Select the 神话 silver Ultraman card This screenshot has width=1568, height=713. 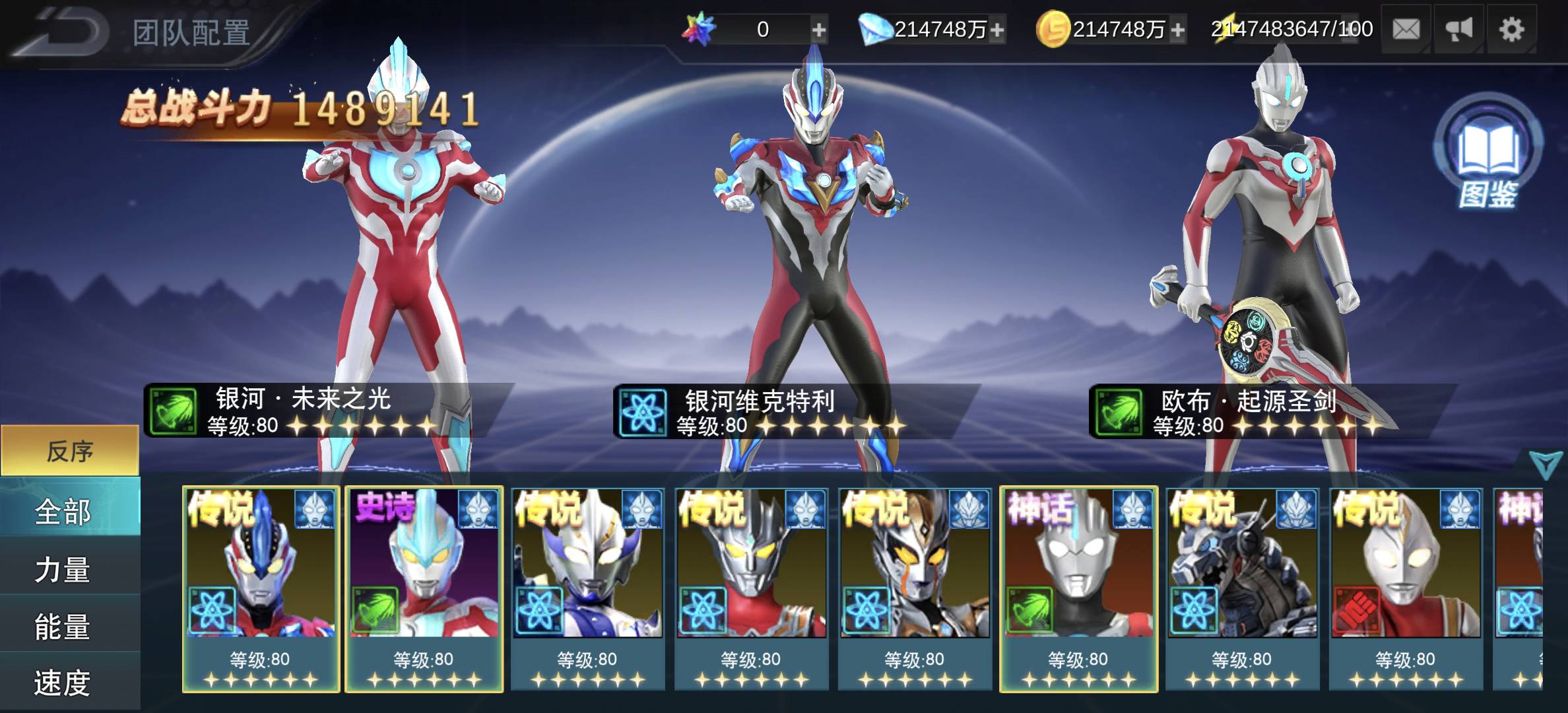click(x=1078, y=588)
